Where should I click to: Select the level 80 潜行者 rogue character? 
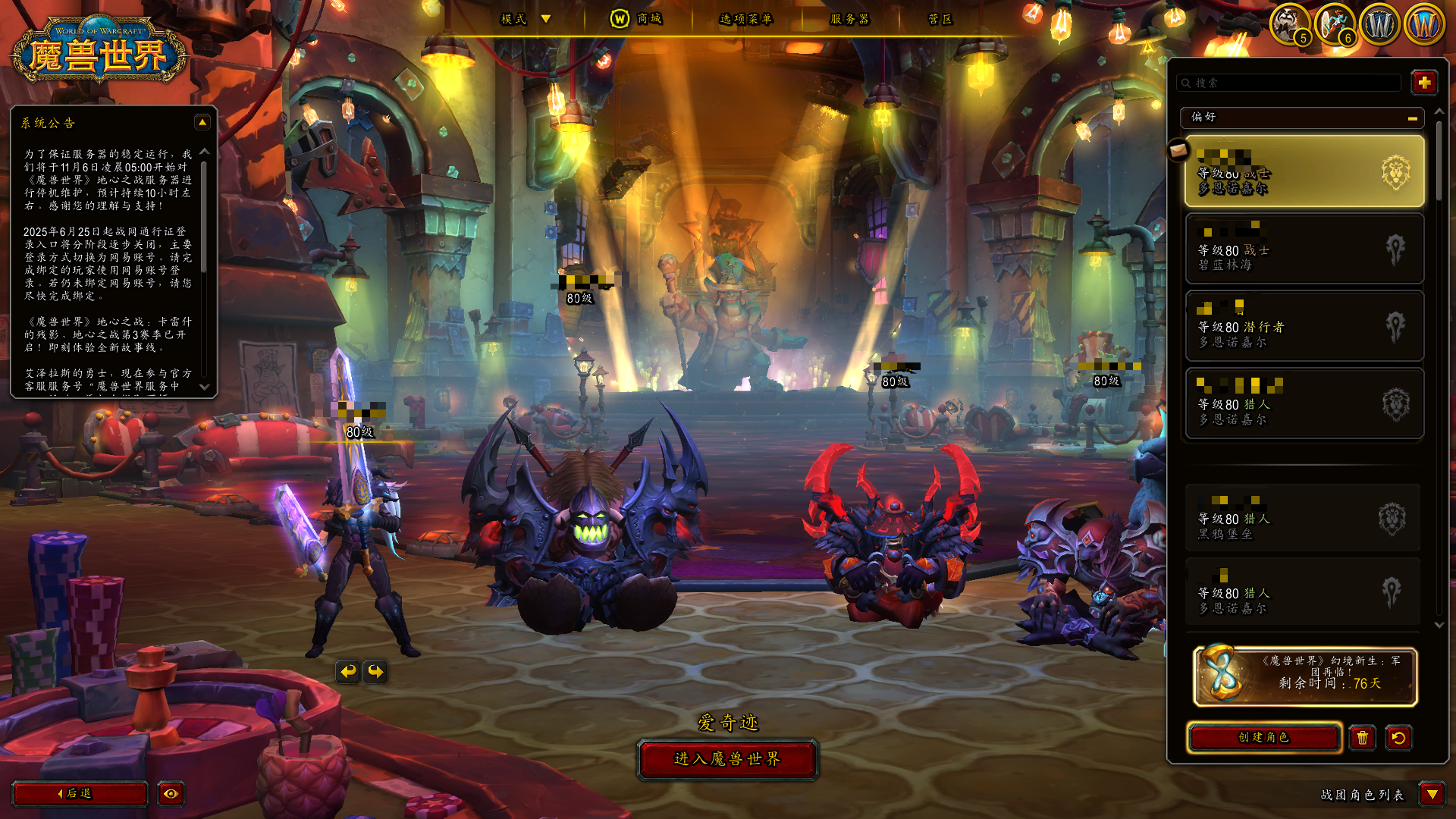coord(1304,326)
